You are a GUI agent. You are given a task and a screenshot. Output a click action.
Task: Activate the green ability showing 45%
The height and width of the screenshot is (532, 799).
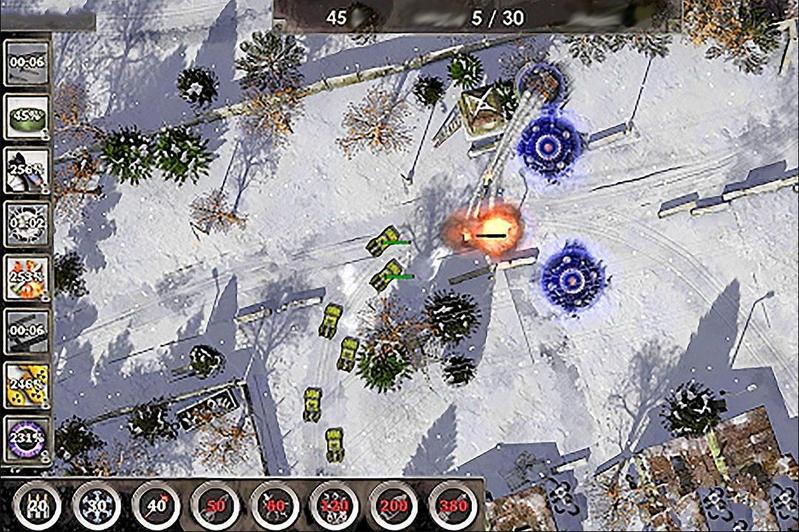pos(28,116)
